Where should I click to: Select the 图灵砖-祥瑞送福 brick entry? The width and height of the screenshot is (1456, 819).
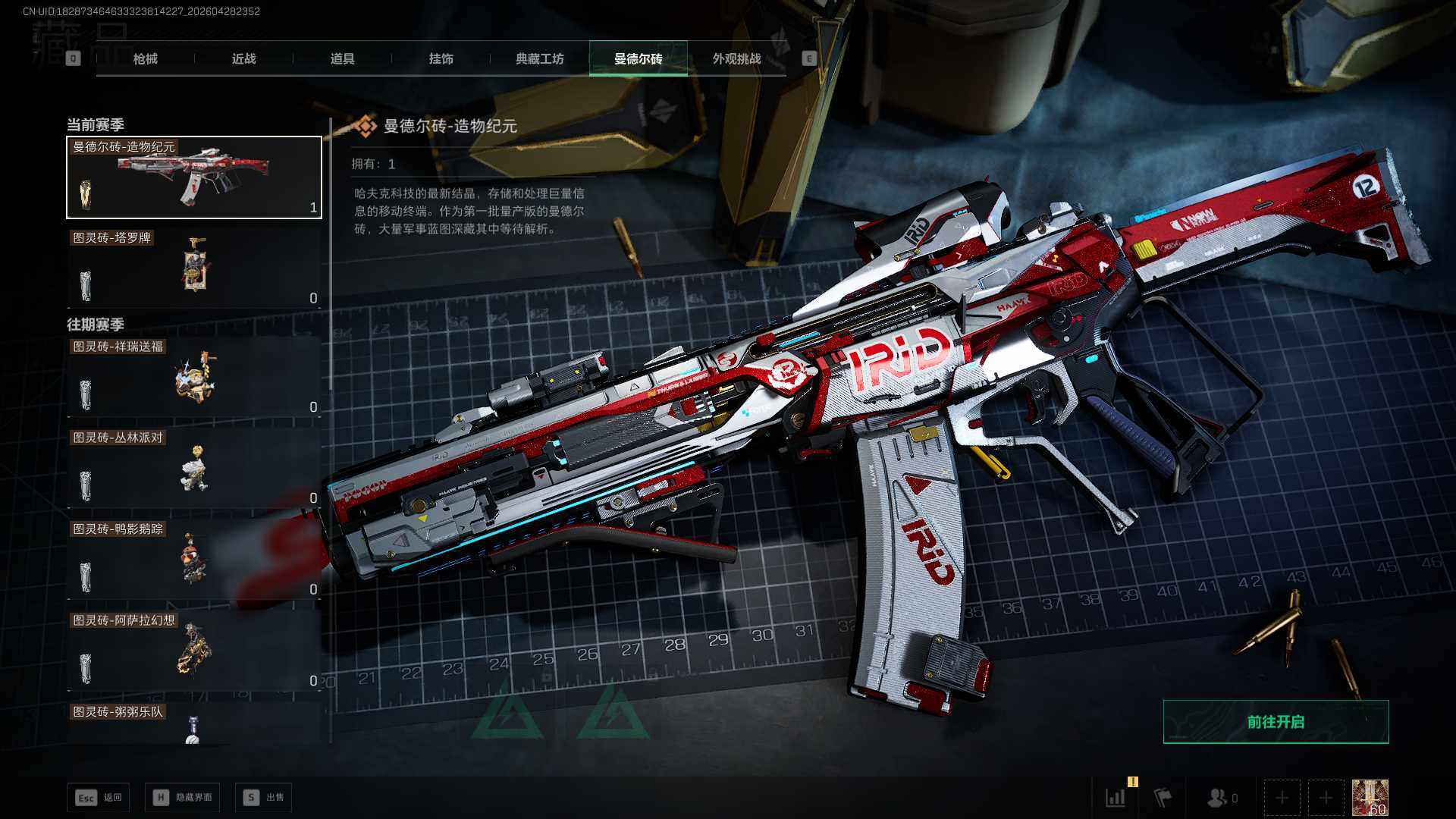pos(194,377)
